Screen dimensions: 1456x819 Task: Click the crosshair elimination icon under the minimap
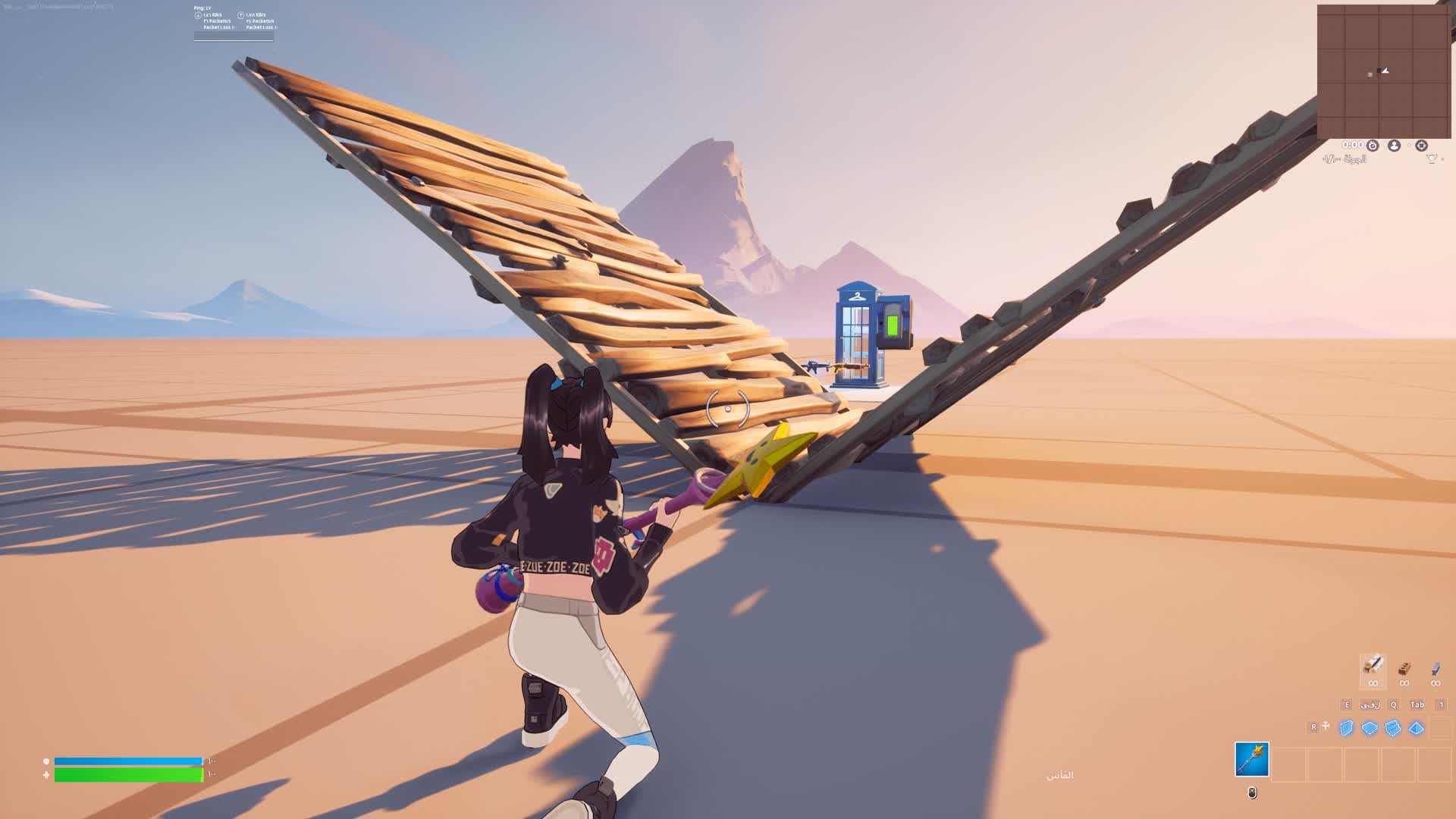(1422, 146)
